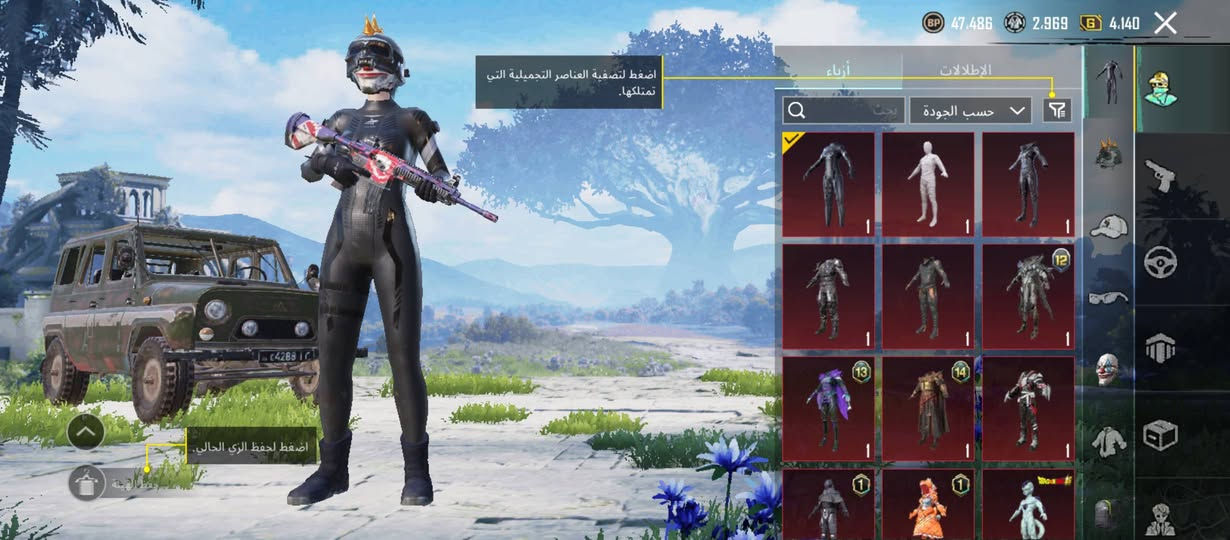
Task: Open the baseball cap category
Action: [x=1108, y=226]
